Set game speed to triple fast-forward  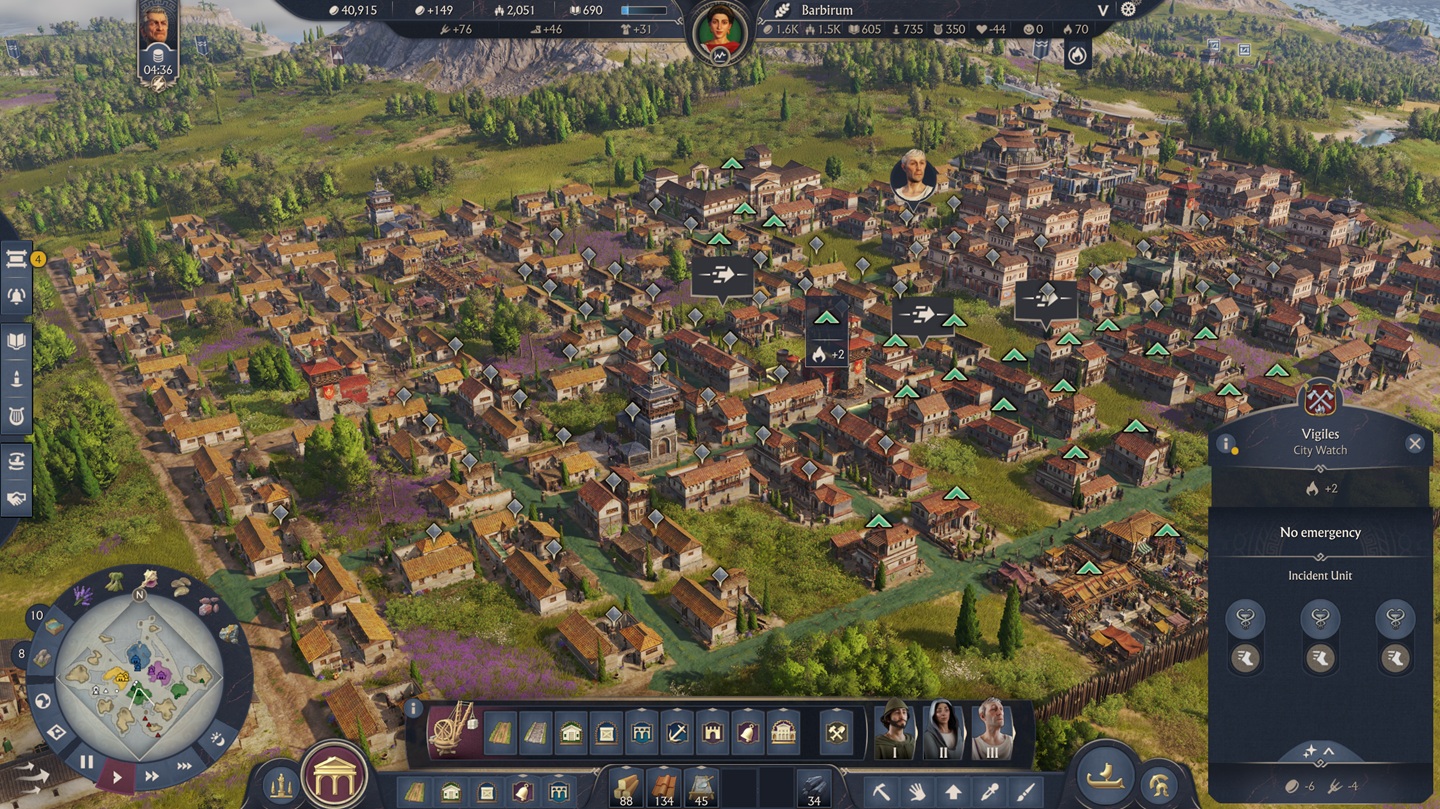184,766
